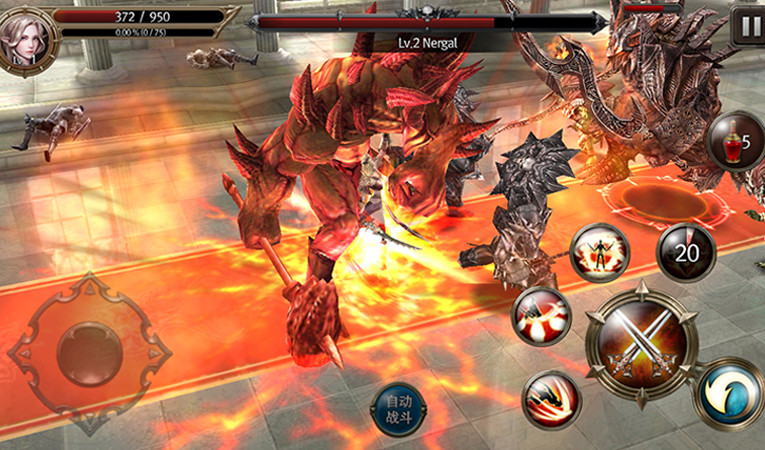765x450 pixels.
Task: Tap the skill on 20-second cooldown
Action: (686, 253)
